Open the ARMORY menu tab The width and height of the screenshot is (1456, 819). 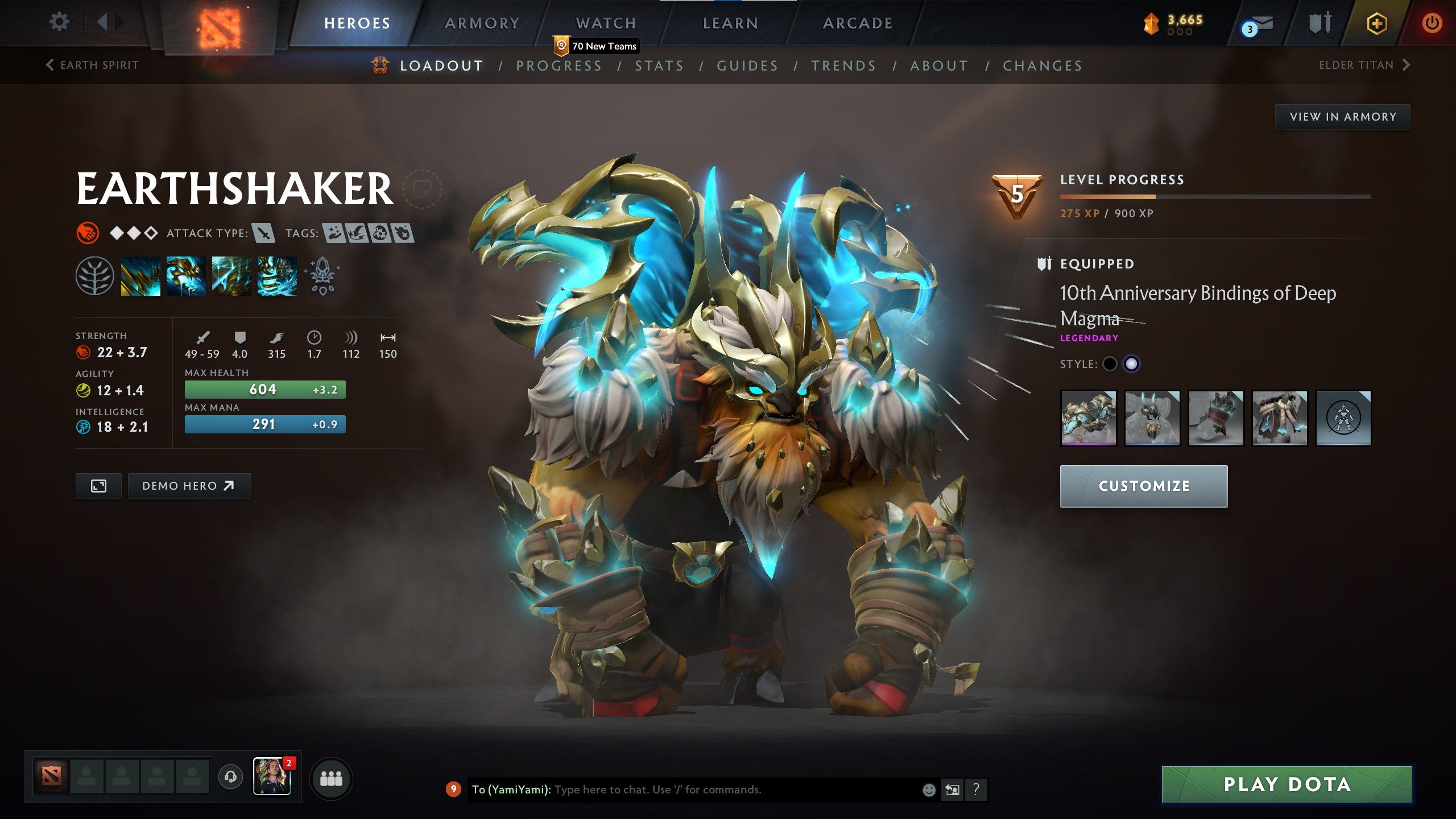(482, 23)
